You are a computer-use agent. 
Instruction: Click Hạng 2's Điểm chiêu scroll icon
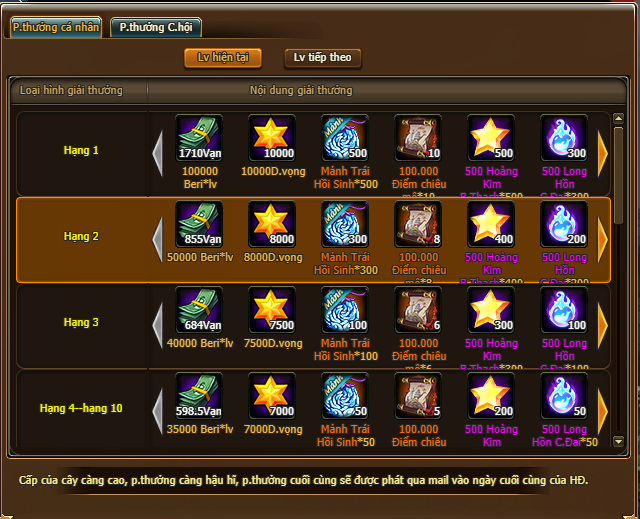(x=418, y=225)
